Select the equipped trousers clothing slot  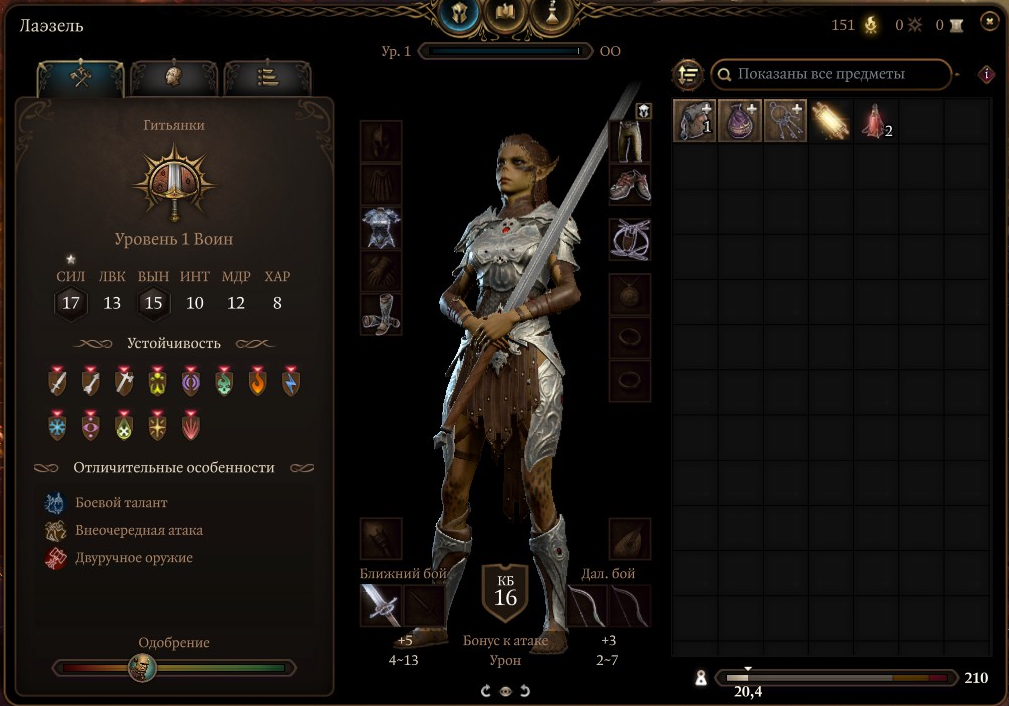(x=629, y=143)
